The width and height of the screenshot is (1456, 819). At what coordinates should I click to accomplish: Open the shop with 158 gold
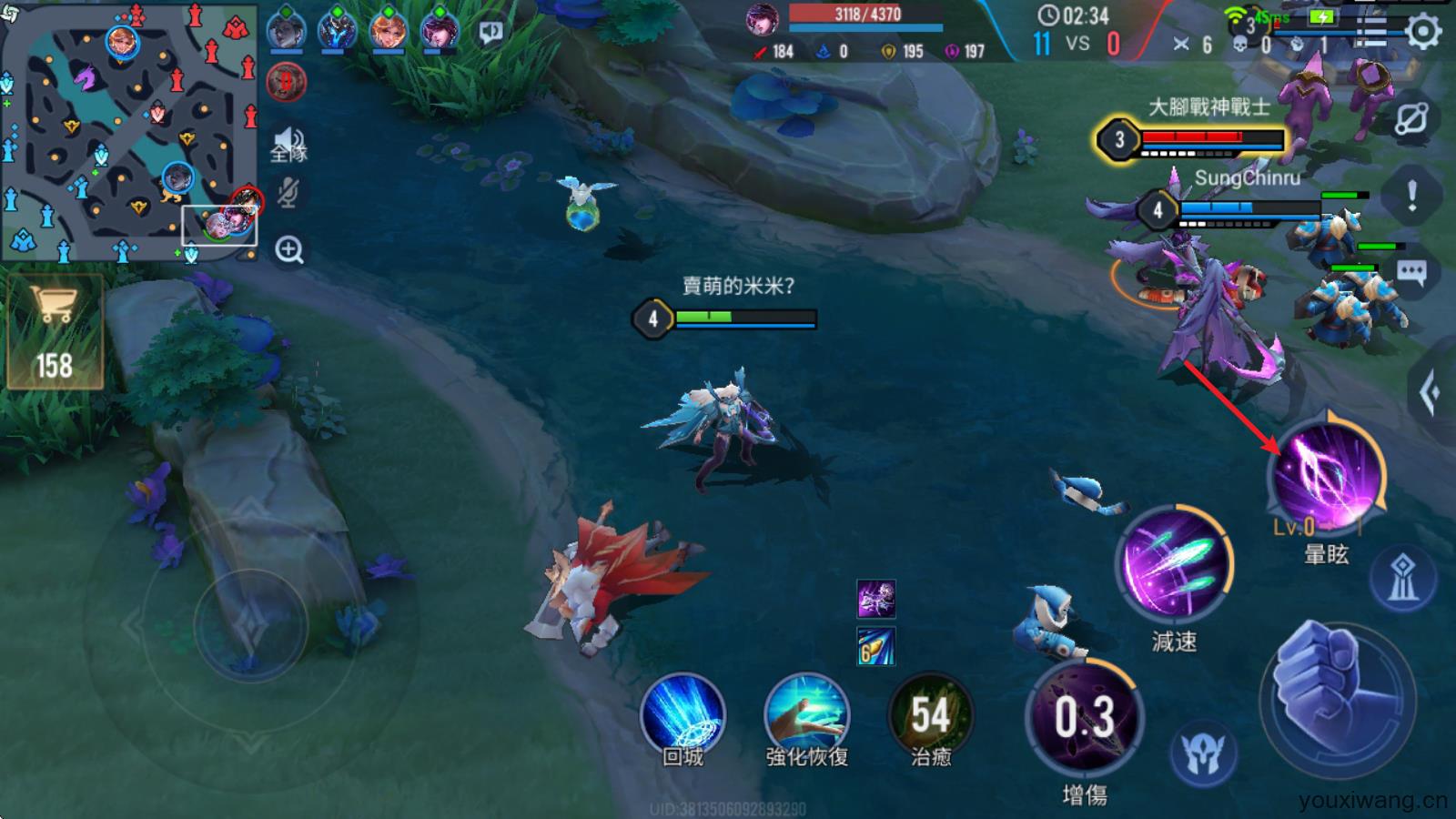55,332
